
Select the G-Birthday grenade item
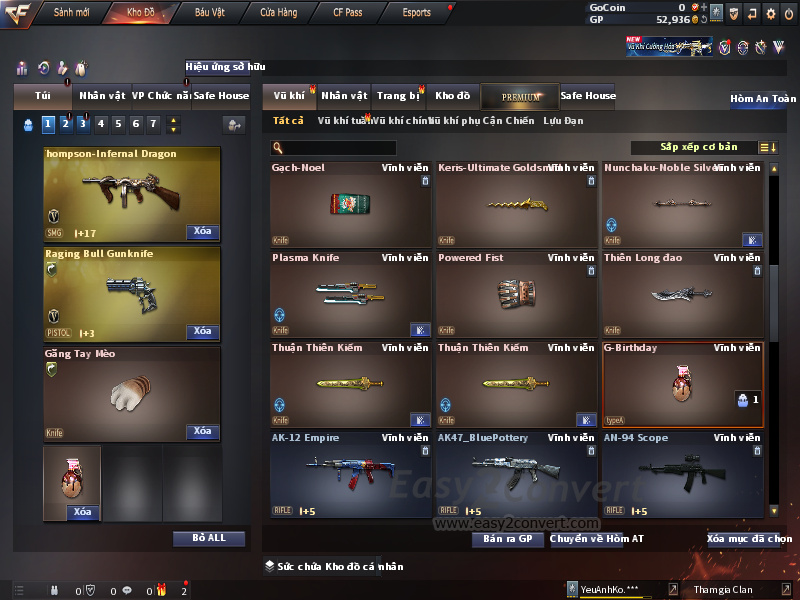click(682, 385)
